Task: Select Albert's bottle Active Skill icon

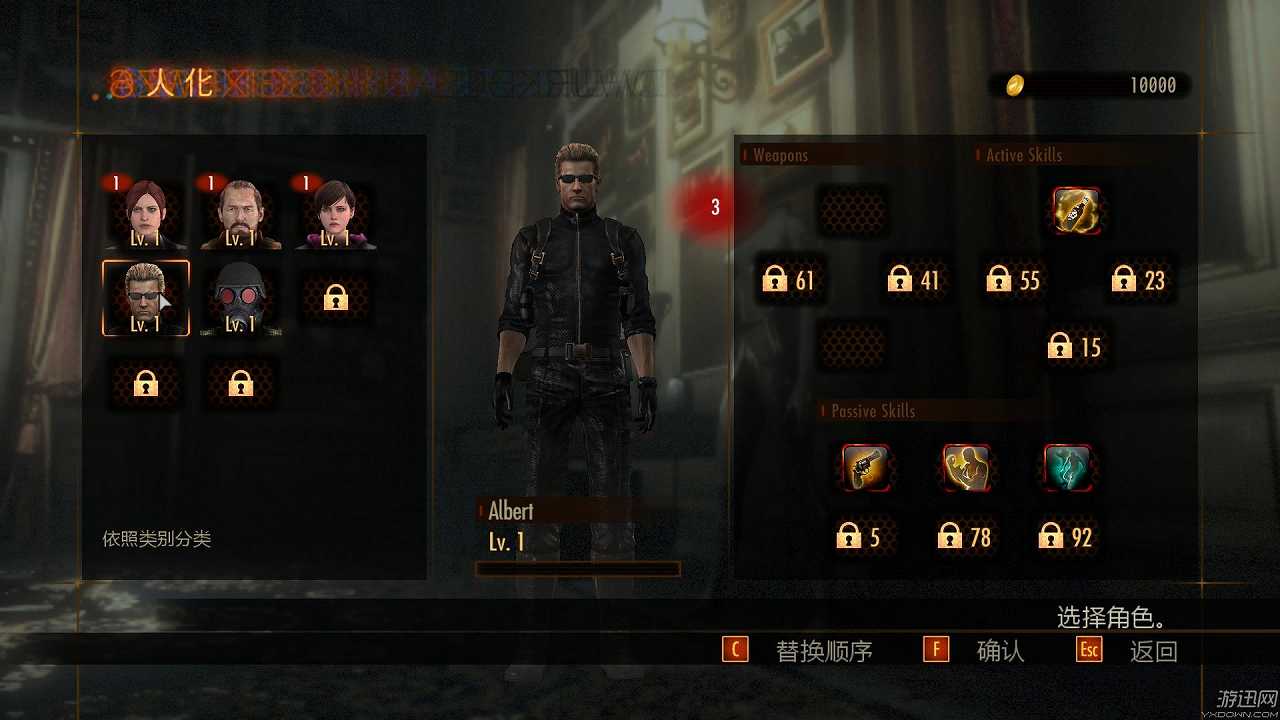Action: [x=1078, y=212]
